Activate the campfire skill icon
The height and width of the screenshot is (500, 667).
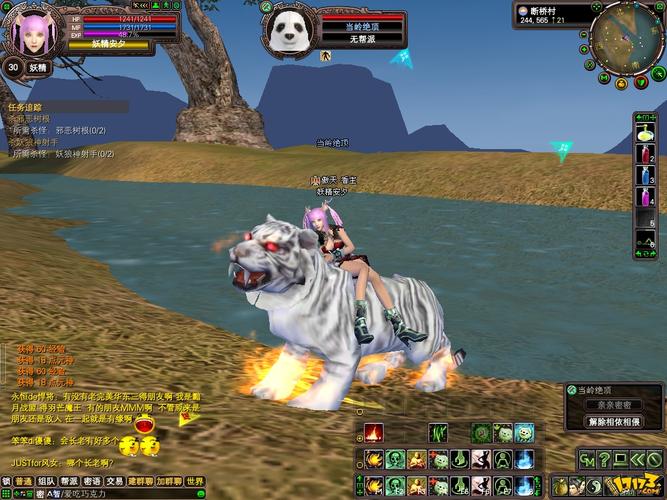point(373,434)
